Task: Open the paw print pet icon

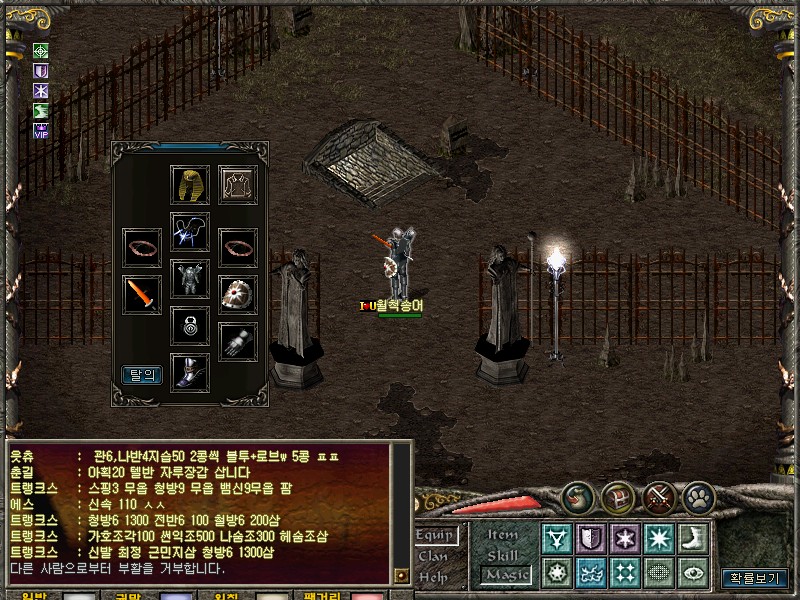Action: pyautogui.click(x=699, y=497)
